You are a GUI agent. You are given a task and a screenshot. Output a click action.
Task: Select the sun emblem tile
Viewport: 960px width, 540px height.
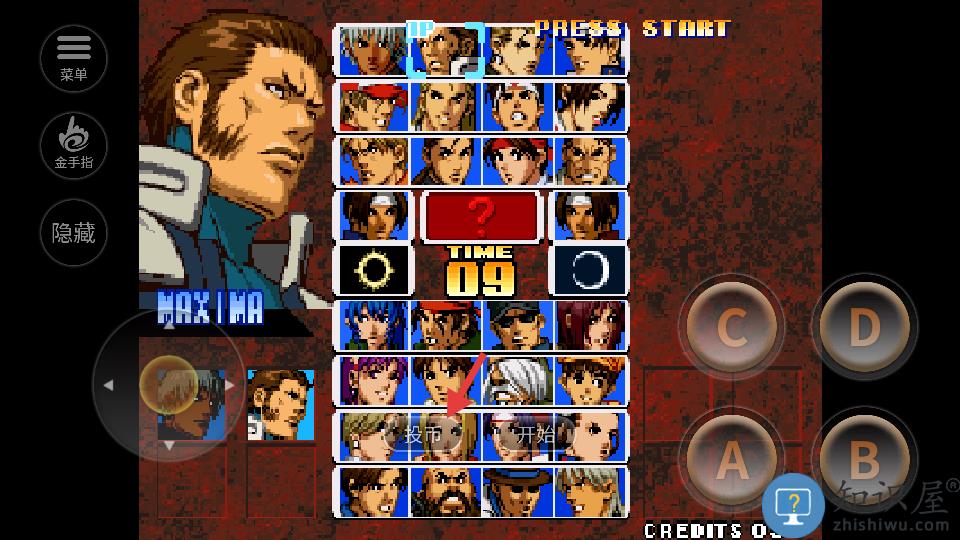click(374, 270)
